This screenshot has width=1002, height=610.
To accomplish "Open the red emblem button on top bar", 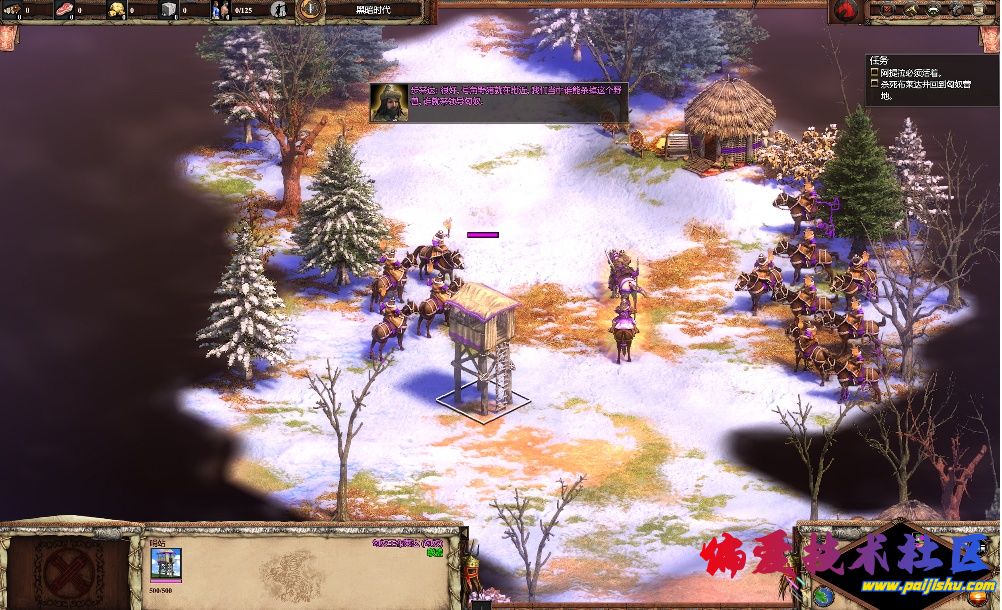I will 846,11.
